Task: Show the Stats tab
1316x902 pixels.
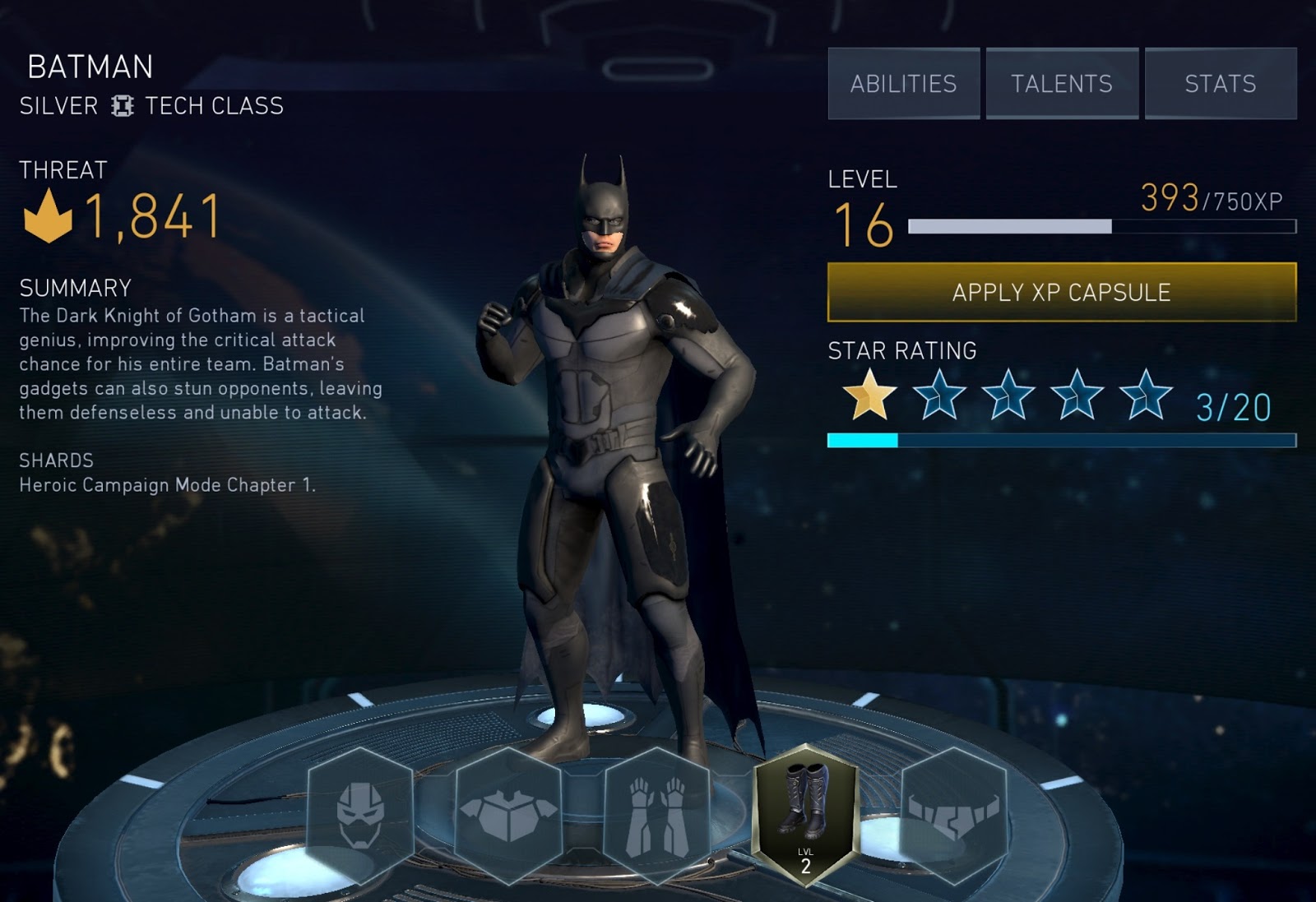Action: point(1221,84)
